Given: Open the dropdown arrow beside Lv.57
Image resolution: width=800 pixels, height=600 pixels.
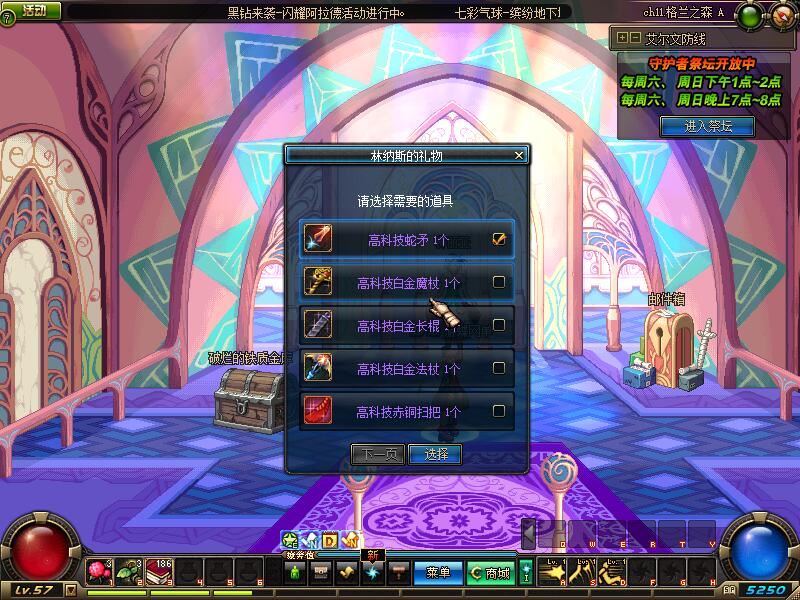Looking at the screenshot, I should tap(70, 590).
